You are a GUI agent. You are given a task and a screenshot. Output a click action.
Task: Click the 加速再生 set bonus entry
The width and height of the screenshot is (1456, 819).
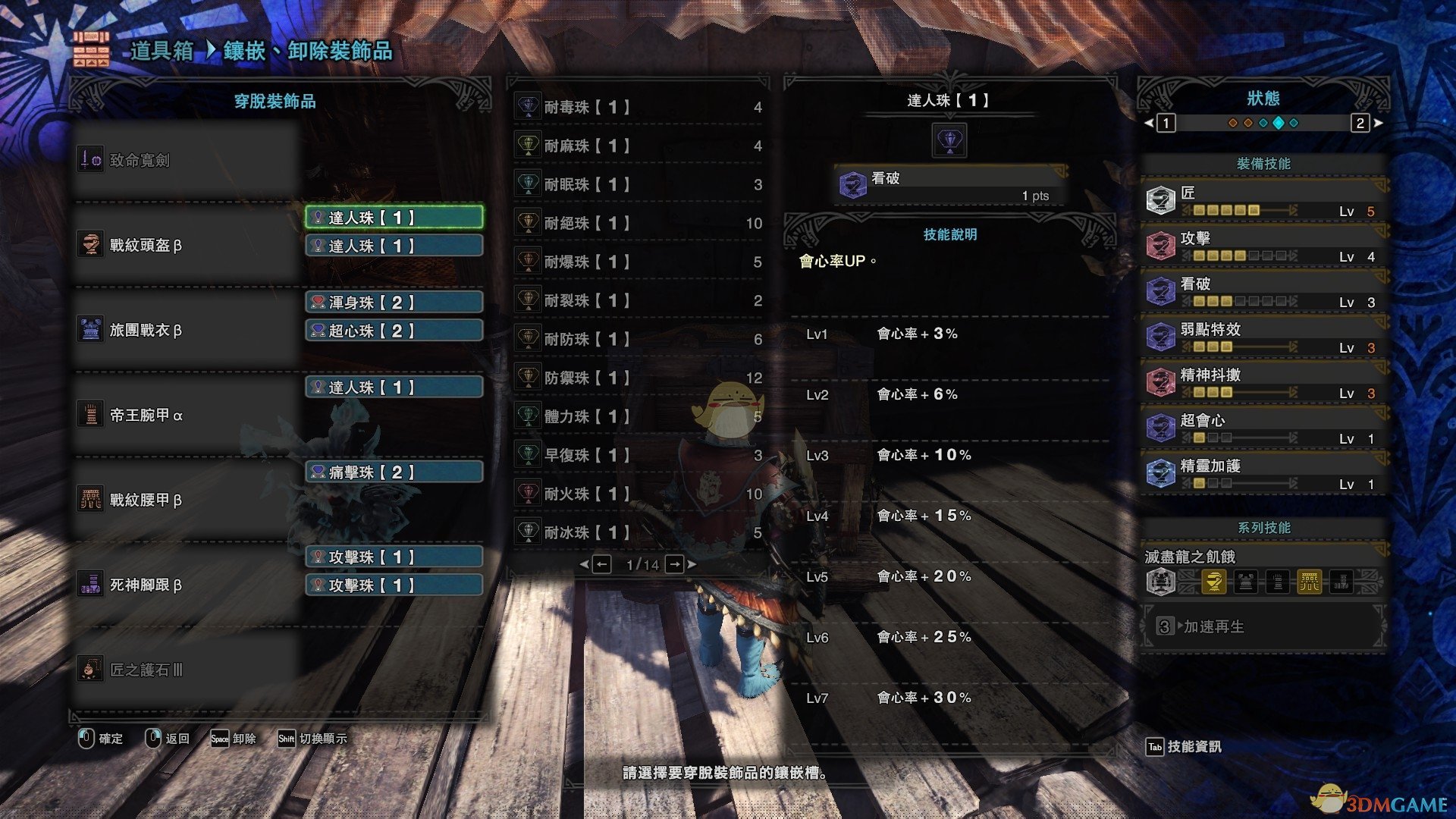(x=1263, y=626)
